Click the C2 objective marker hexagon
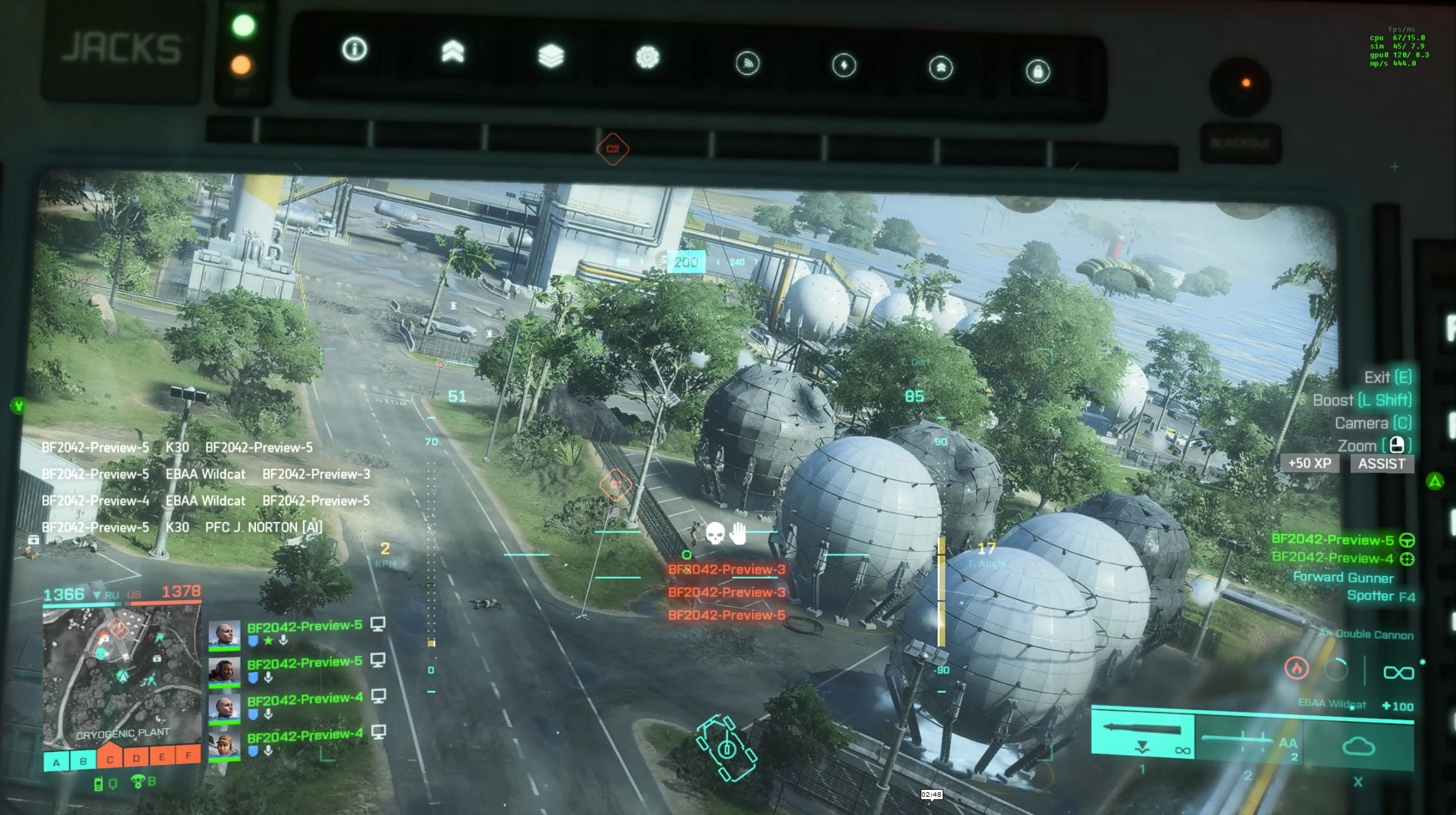 (612, 149)
